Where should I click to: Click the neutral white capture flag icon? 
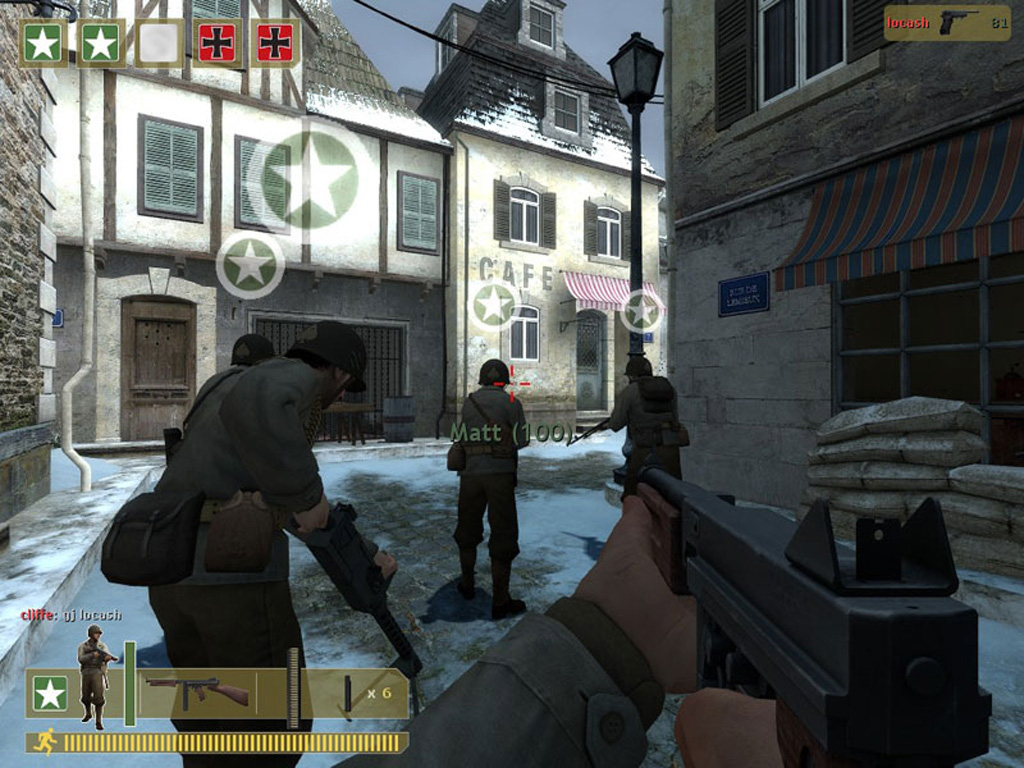pyautogui.click(x=159, y=43)
